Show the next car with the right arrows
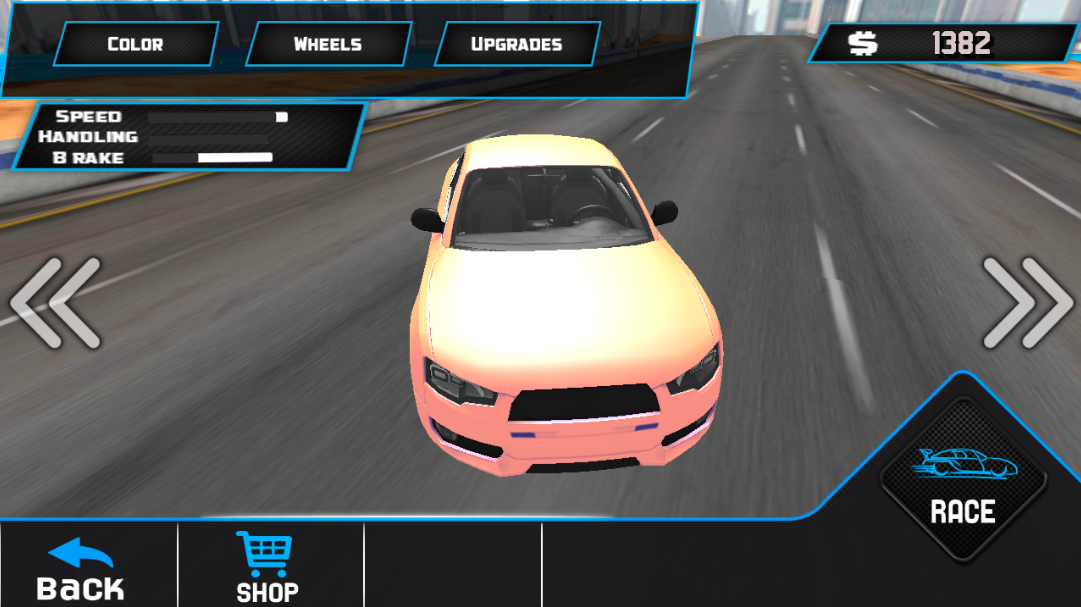Screen dimensions: 1081x607 (1026, 303)
